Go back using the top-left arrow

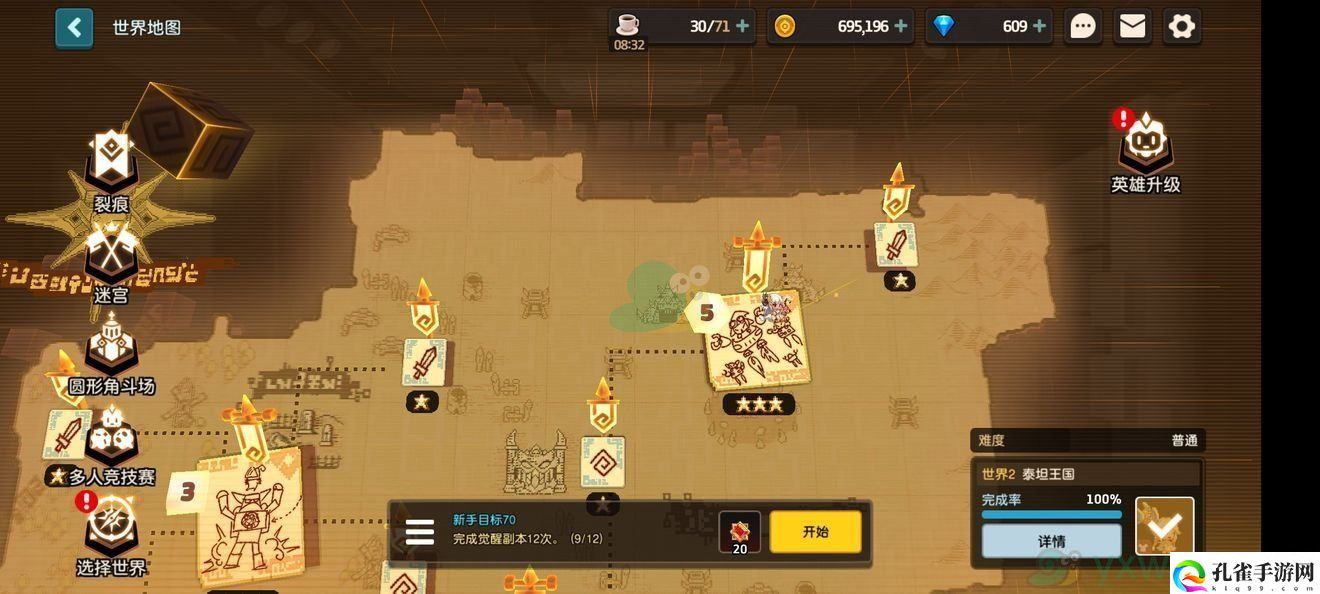pyautogui.click(x=74, y=28)
